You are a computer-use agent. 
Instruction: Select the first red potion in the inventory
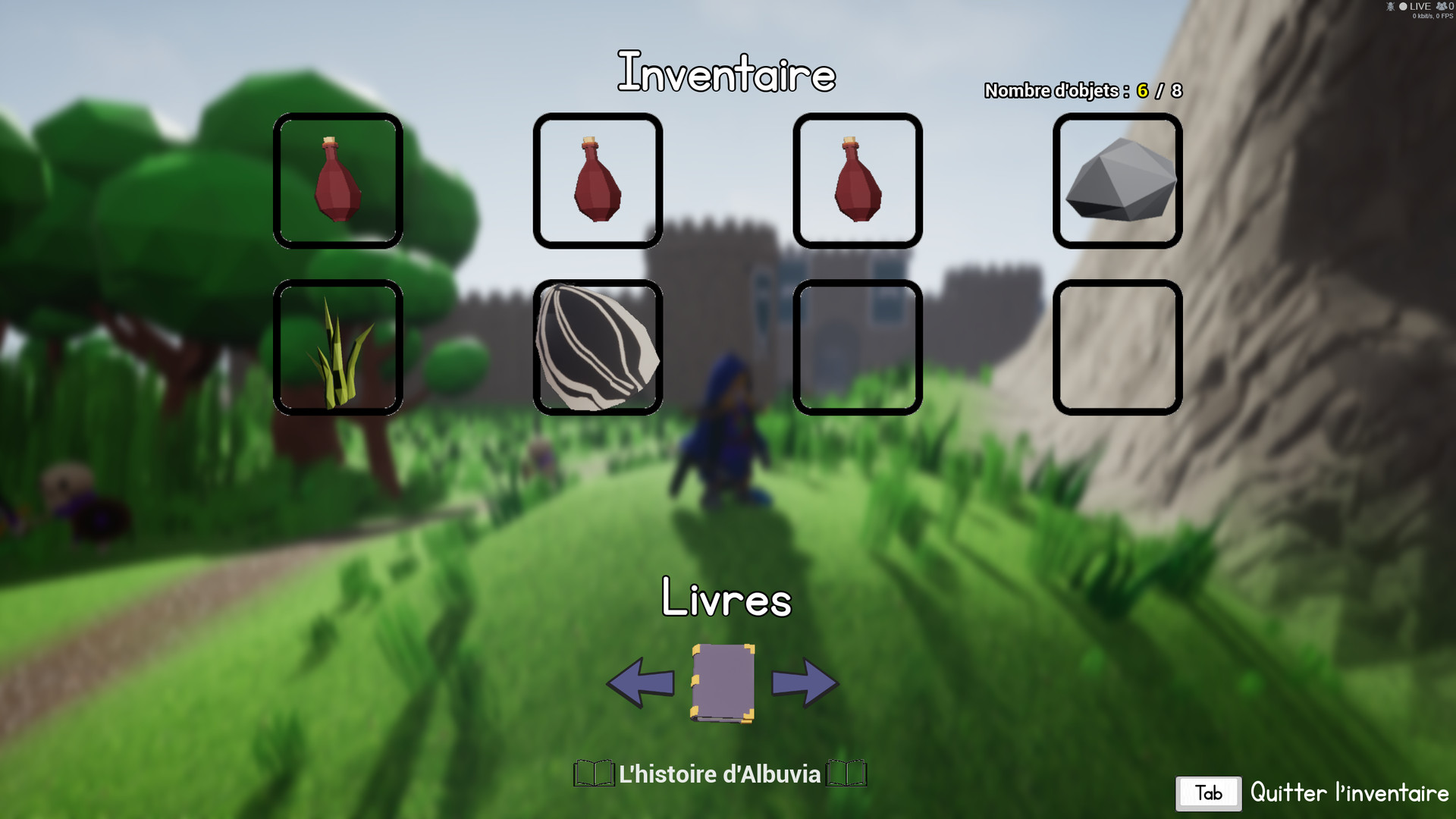(x=338, y=180)
